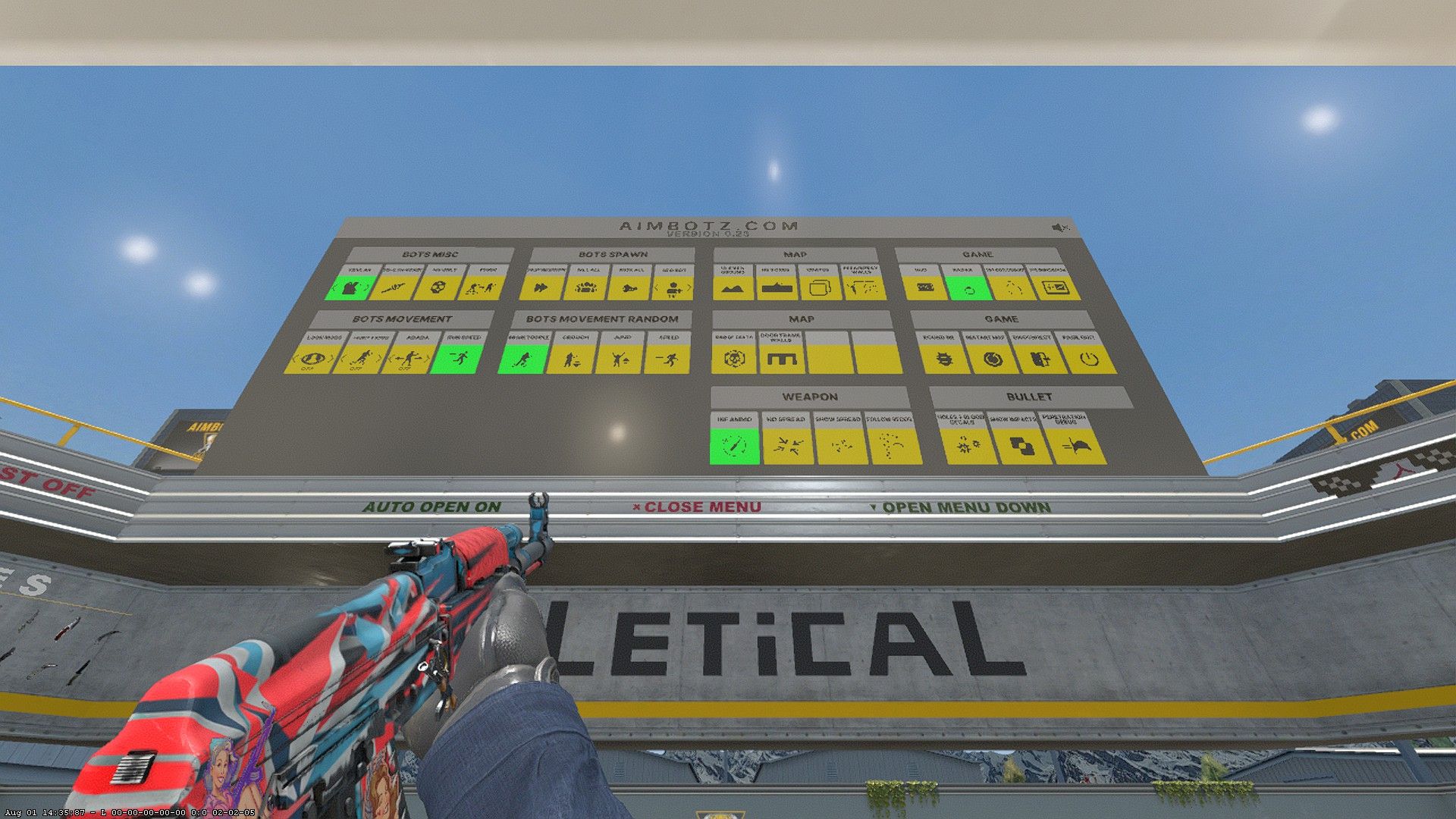Select the Restart Map icon in Game panel
1456x819 pixels.
993,359
